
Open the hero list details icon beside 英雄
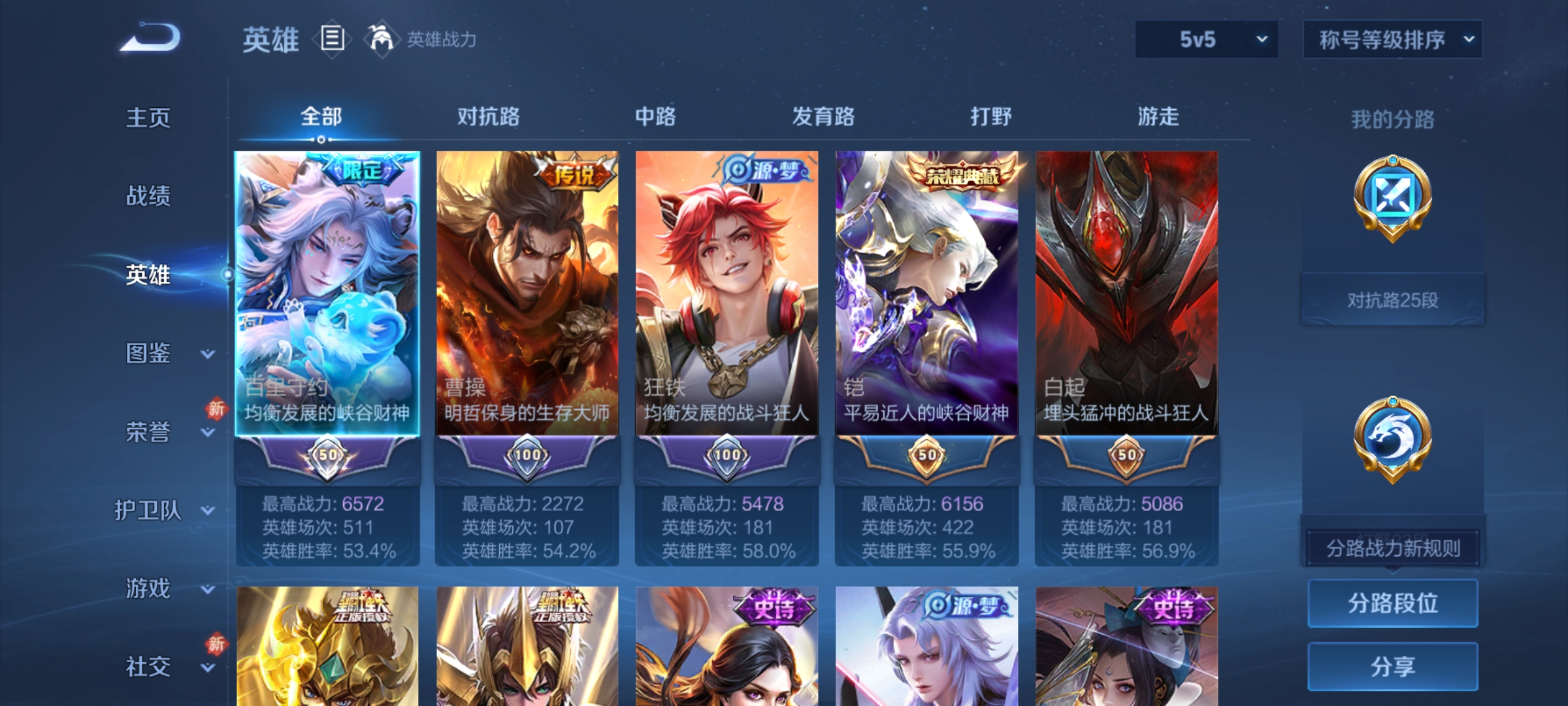(332, 39)
